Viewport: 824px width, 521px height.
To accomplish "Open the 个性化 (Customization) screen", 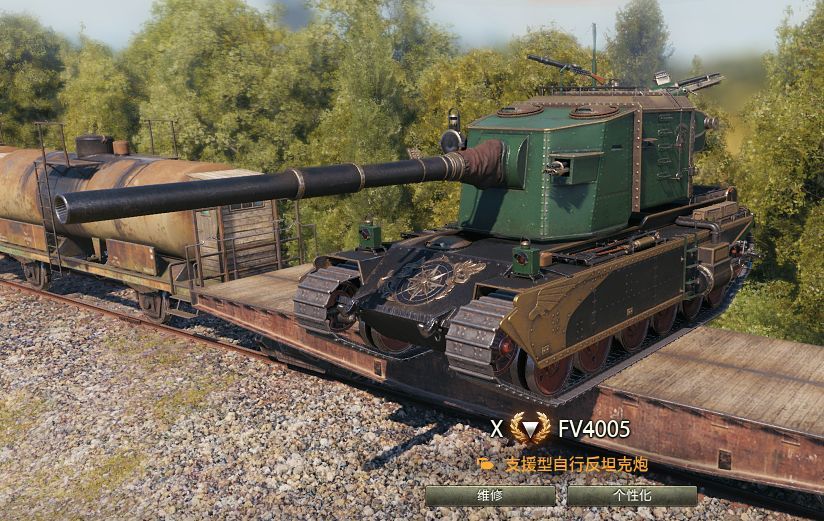I will pos(631,496).
